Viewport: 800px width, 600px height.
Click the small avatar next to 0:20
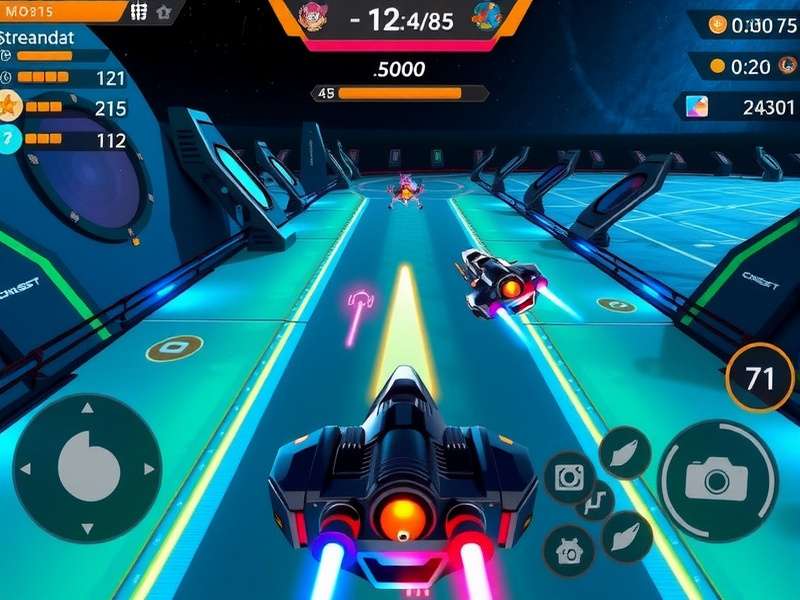click(x=717, y=67)
